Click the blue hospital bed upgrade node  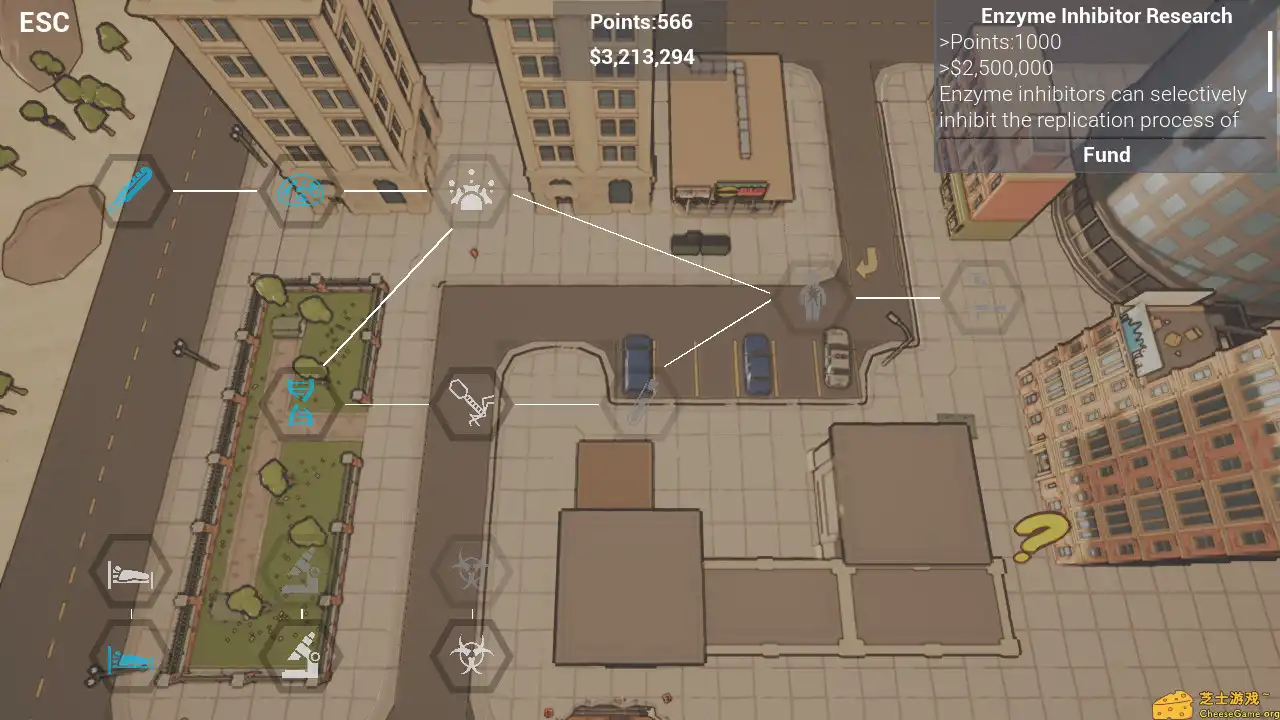[130, 658]
